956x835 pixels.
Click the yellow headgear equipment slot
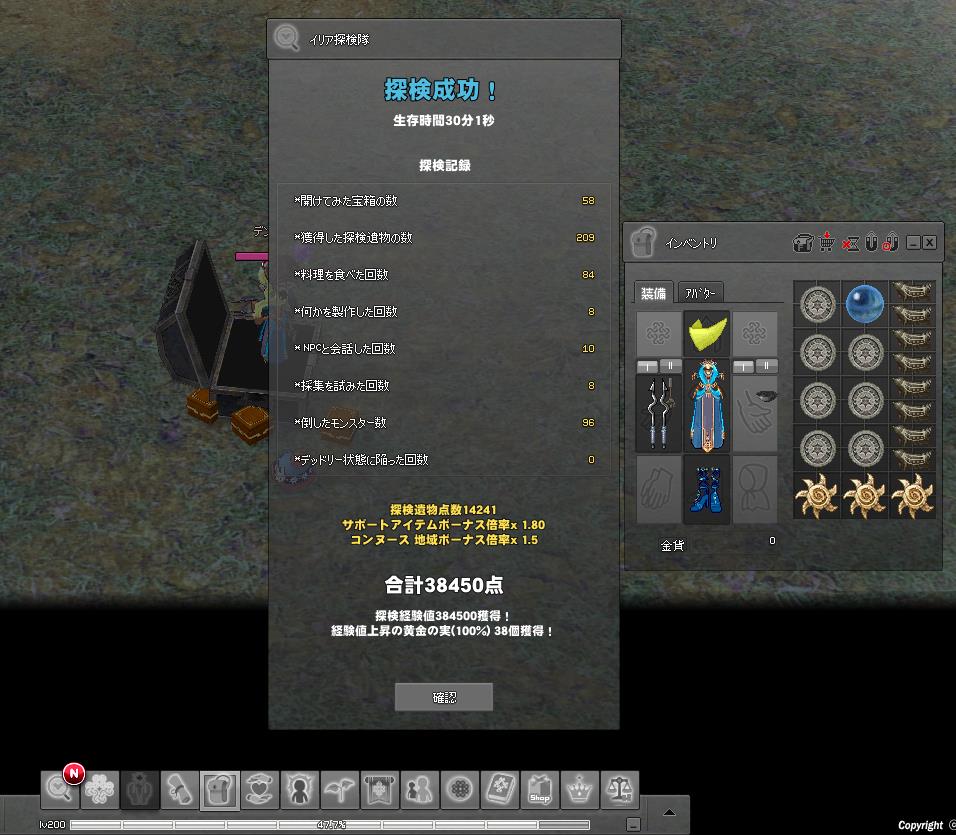[x=707, y=331]
